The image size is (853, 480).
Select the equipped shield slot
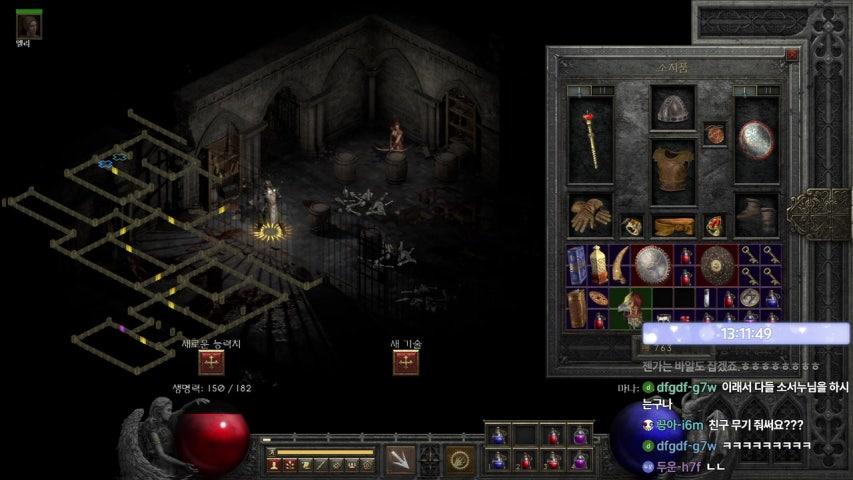(x=755, y=140)
